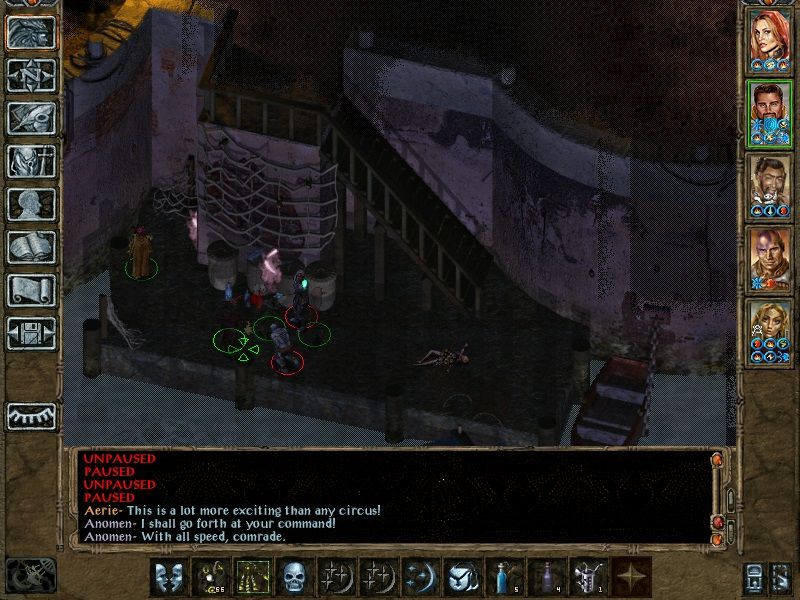Open options with the floppy disk button

(x=31, y=333)
